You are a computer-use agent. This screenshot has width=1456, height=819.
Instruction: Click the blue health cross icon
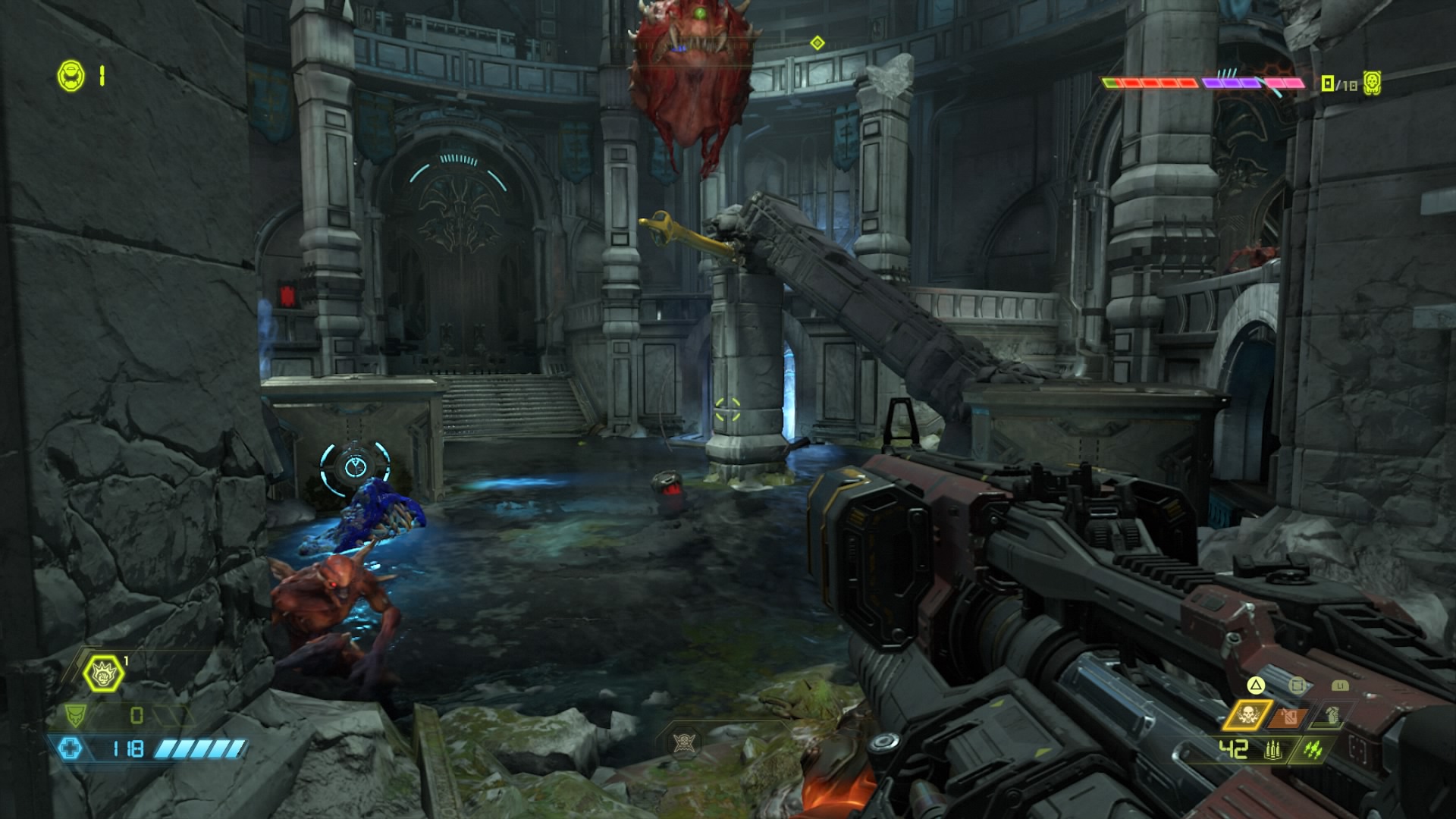pyautogui.click(x=71, y=749)
